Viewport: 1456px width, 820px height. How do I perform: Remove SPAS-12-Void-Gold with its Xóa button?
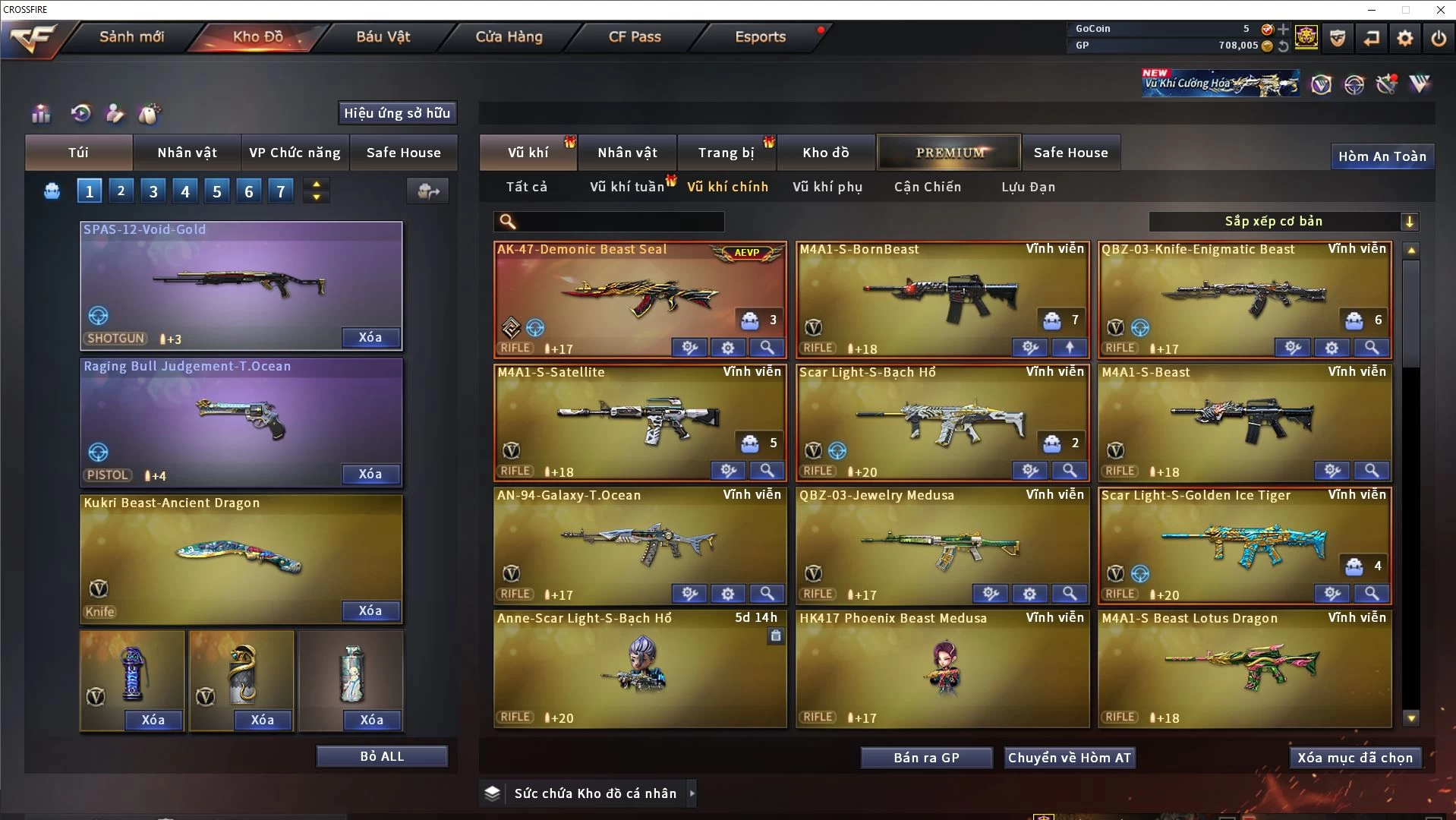tap(370, 337)
